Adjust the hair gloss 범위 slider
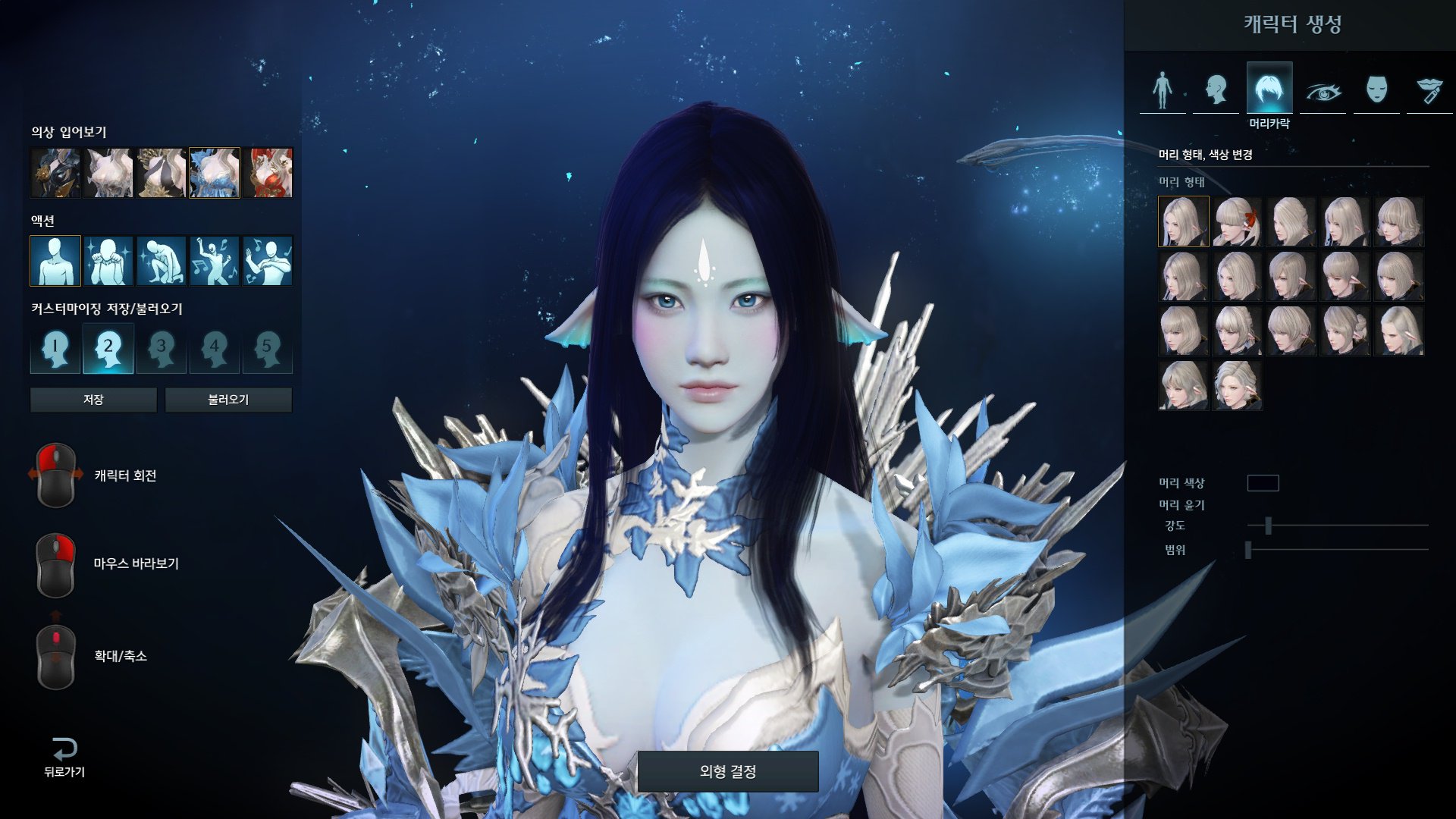 (x=1248, y=550)
